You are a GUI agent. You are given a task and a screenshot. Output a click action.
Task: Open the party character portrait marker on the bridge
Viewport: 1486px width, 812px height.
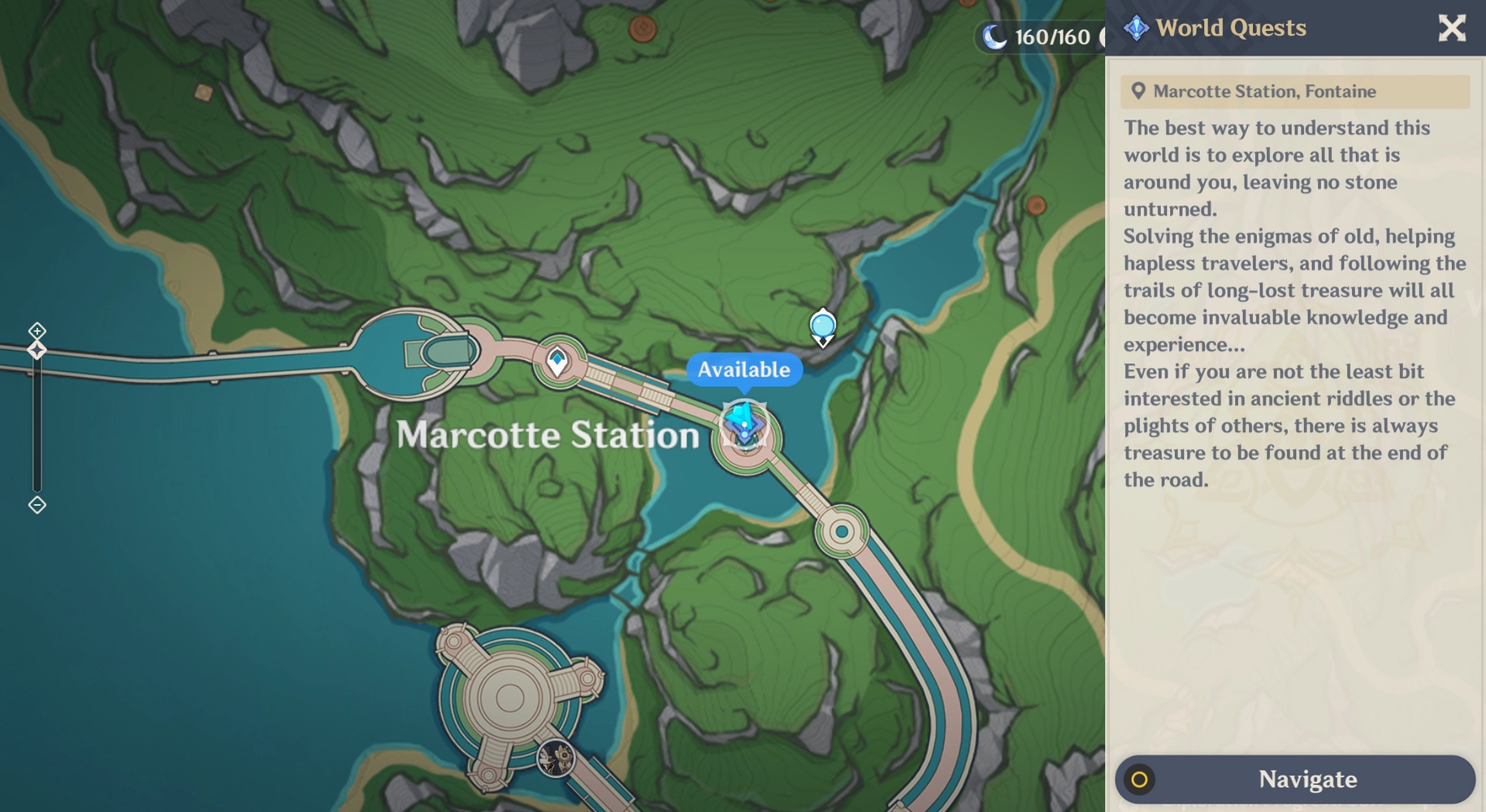coord(555,759)
